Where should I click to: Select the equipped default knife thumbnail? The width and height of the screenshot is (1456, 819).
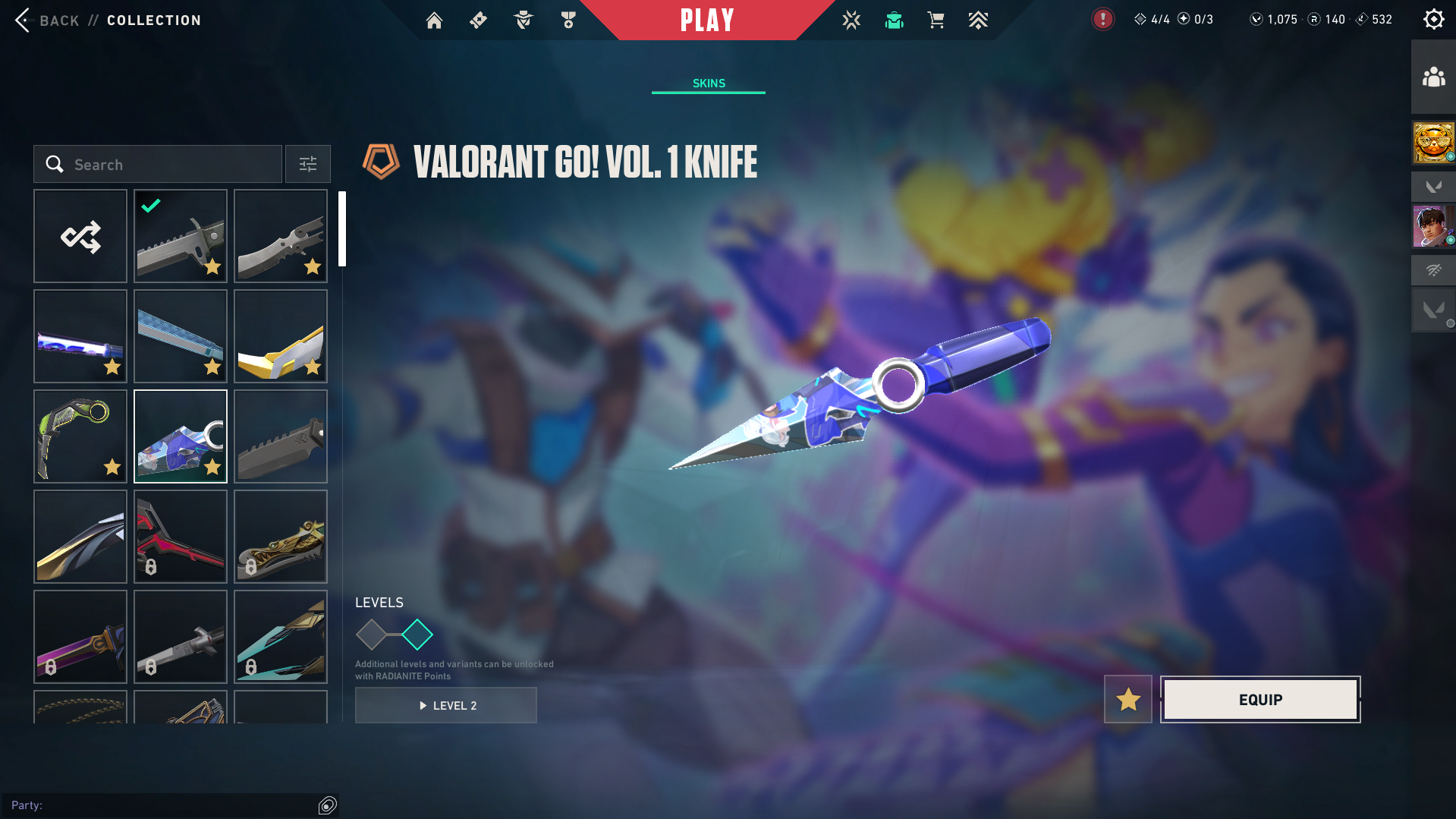pyautogui.click(x=181, y=236)
